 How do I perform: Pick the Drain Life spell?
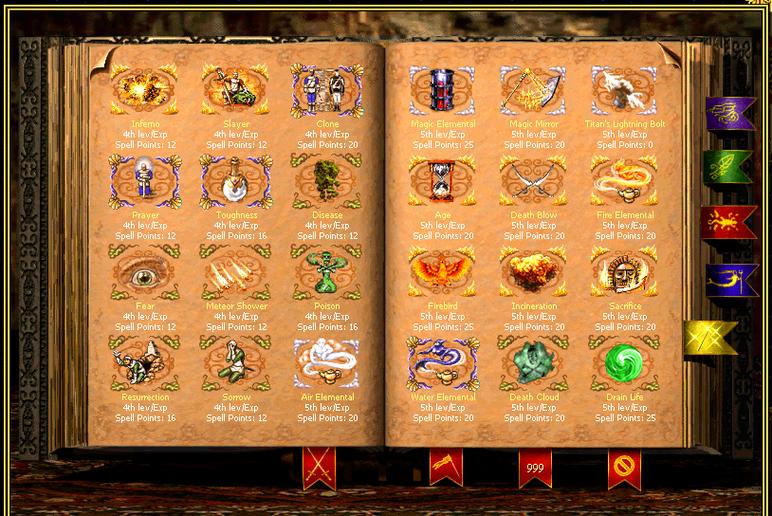(625, 363)
